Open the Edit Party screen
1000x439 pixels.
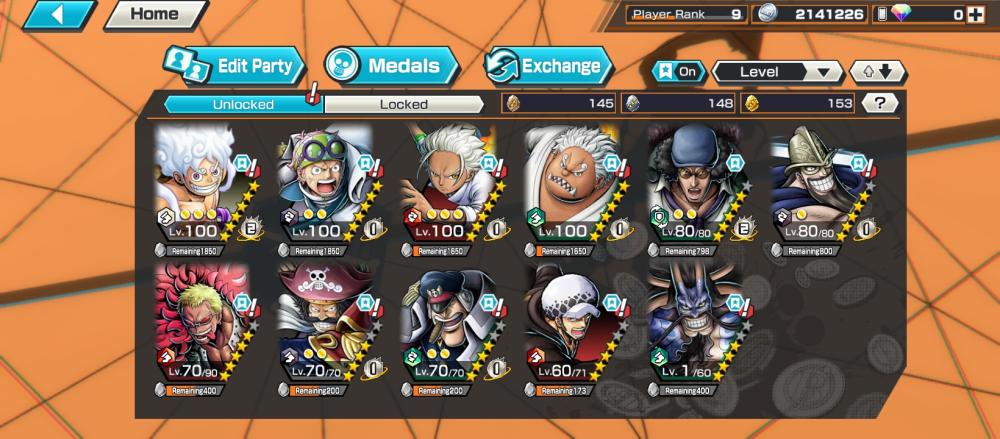237,67
